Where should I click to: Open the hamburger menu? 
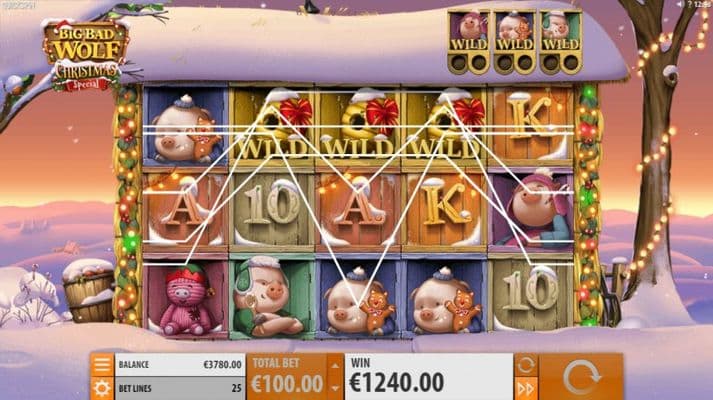tap(101, 364)
